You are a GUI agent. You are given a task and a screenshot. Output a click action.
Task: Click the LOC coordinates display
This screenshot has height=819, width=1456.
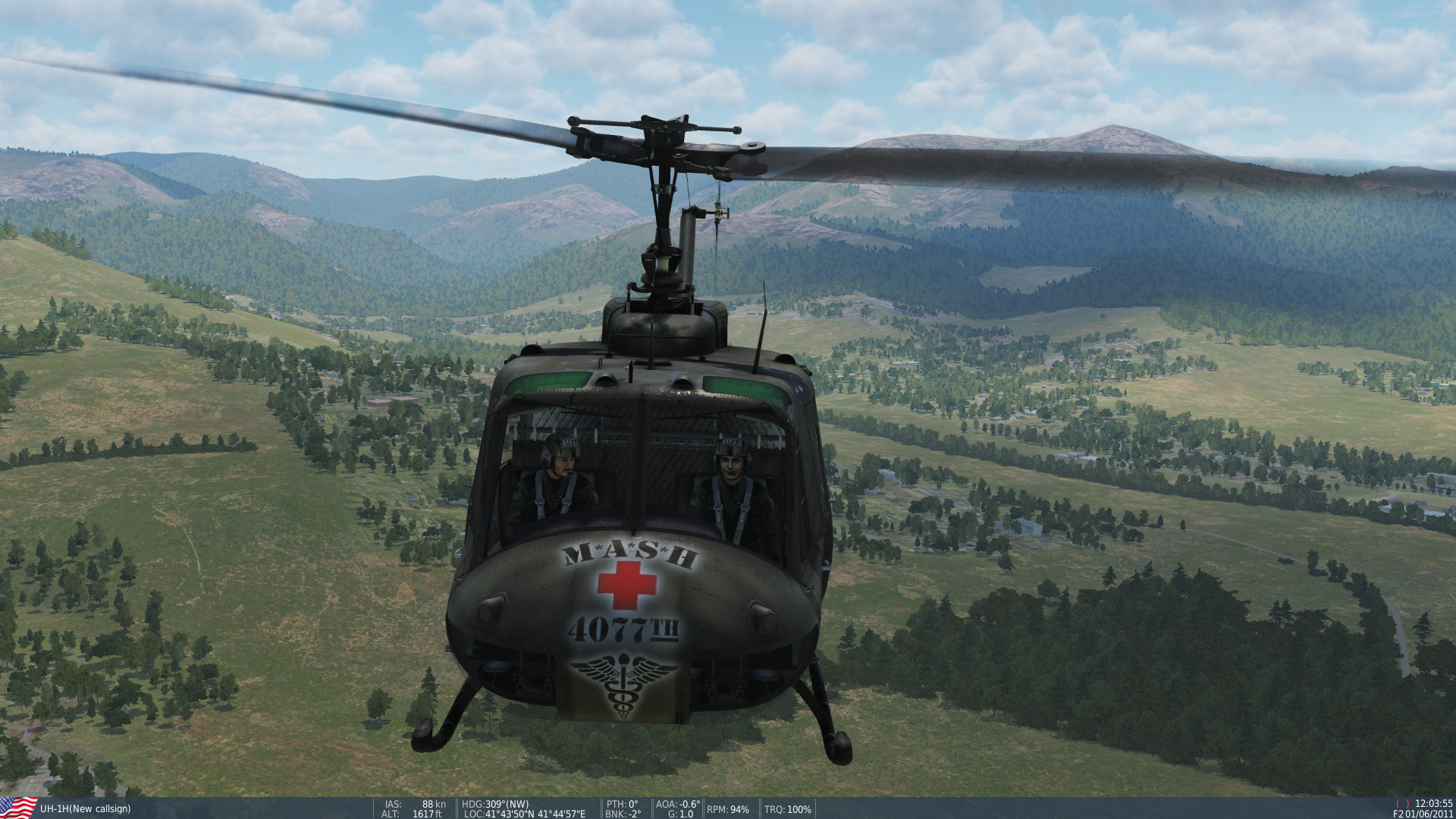[x=523, y=814]
